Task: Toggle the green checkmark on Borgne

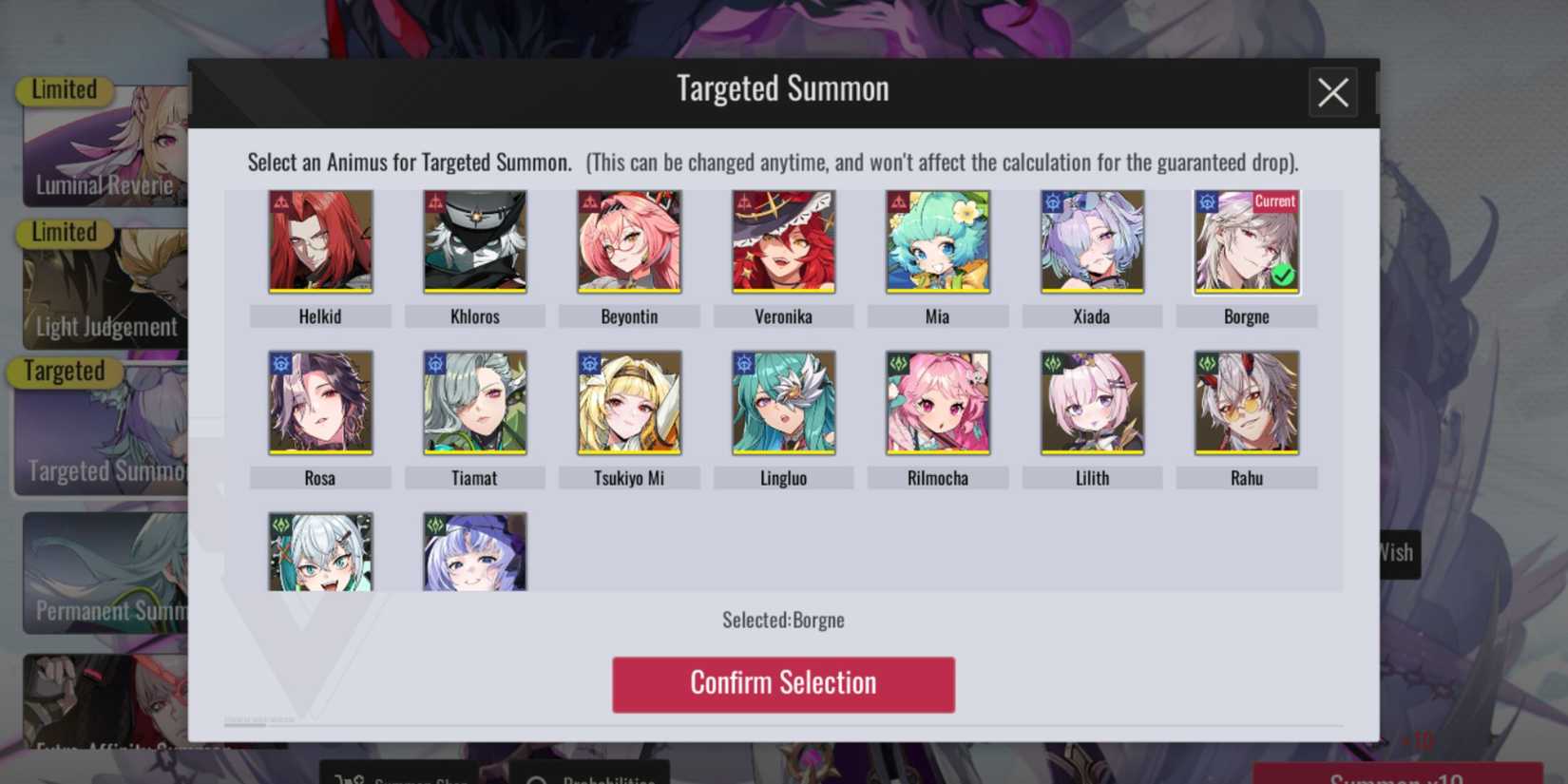Action: tap(1283, 276)
